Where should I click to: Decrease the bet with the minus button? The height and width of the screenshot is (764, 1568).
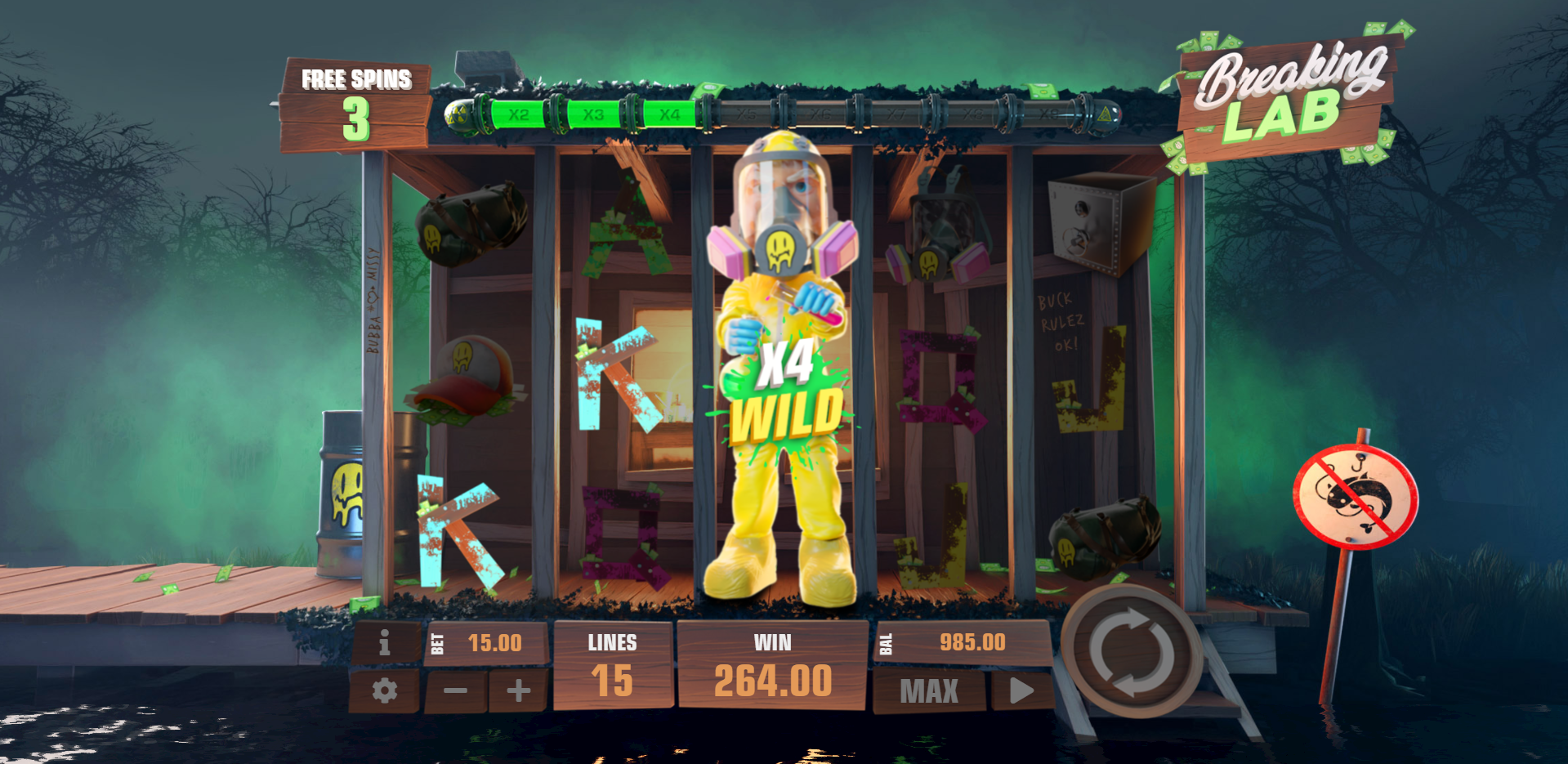coord(455,691)
